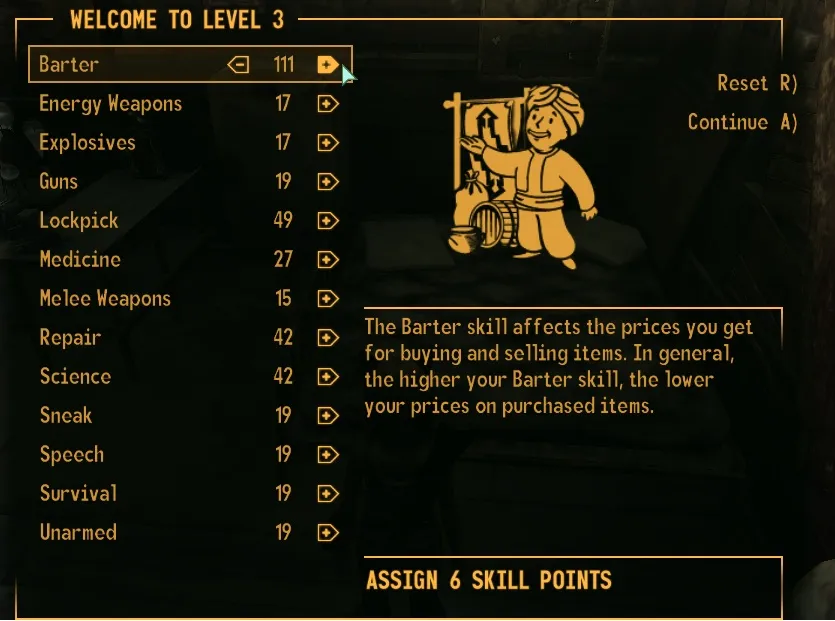Highlight the Speech skill entry
The image size is (835, 621).
click(x=71, y=455)
